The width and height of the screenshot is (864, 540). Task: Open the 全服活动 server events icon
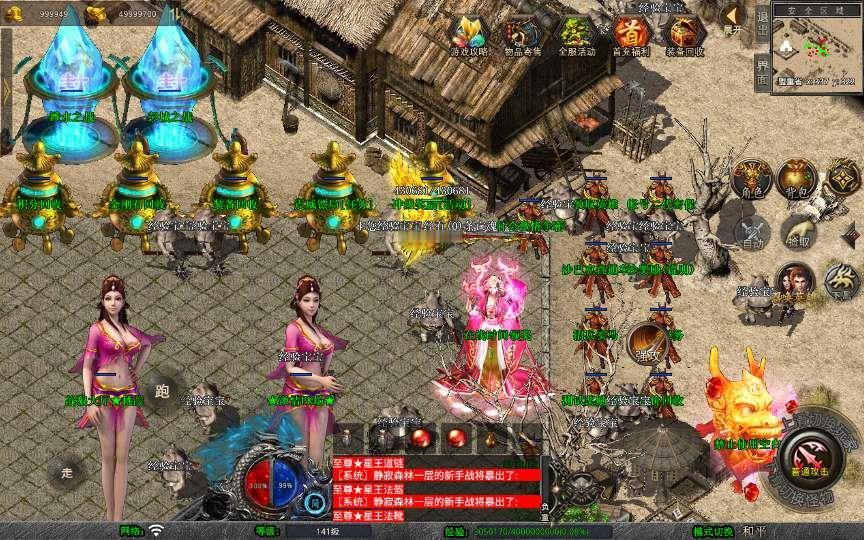(x=576, y=34)
